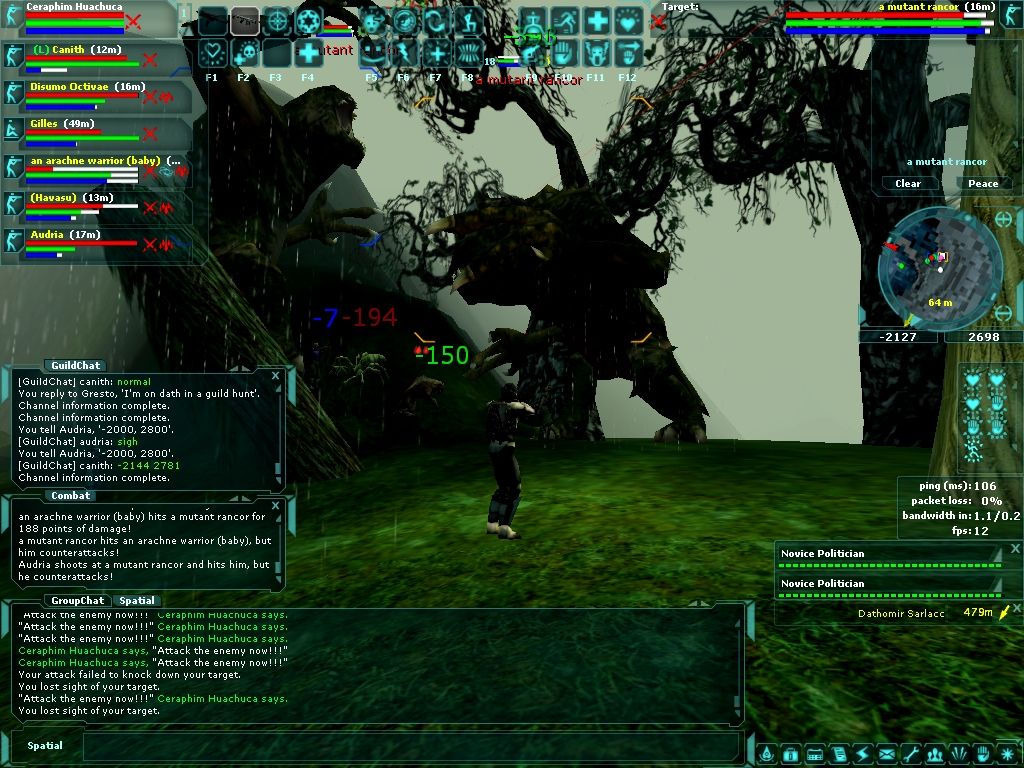This screenshot has height=768, width=1024.
Task: Activate the running figure ability
Action: pyautogui.click(x=564, y=21)
